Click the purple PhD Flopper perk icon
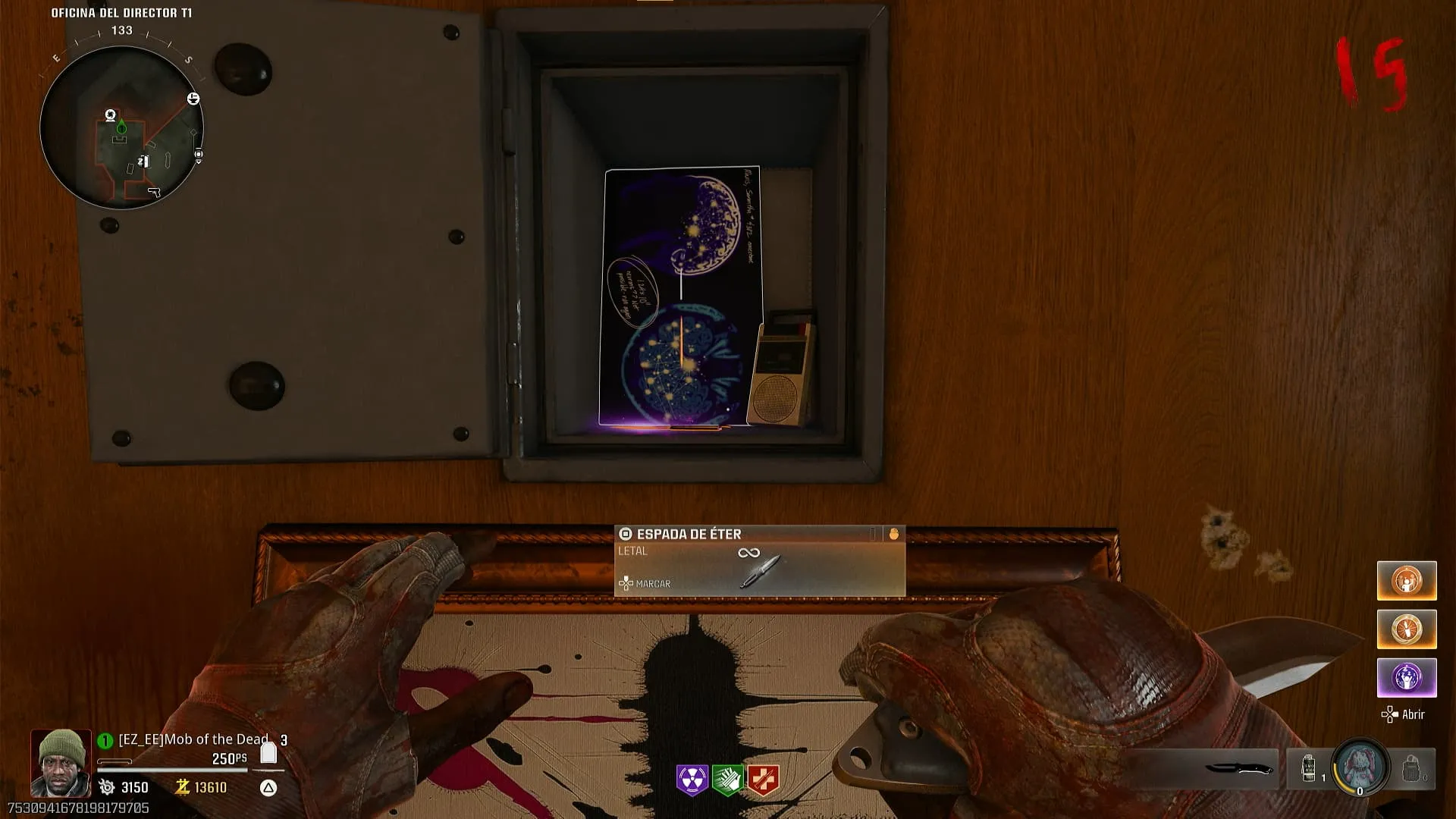The width and height of the screenshot is (1456, 819). click(x=692, y=780)
